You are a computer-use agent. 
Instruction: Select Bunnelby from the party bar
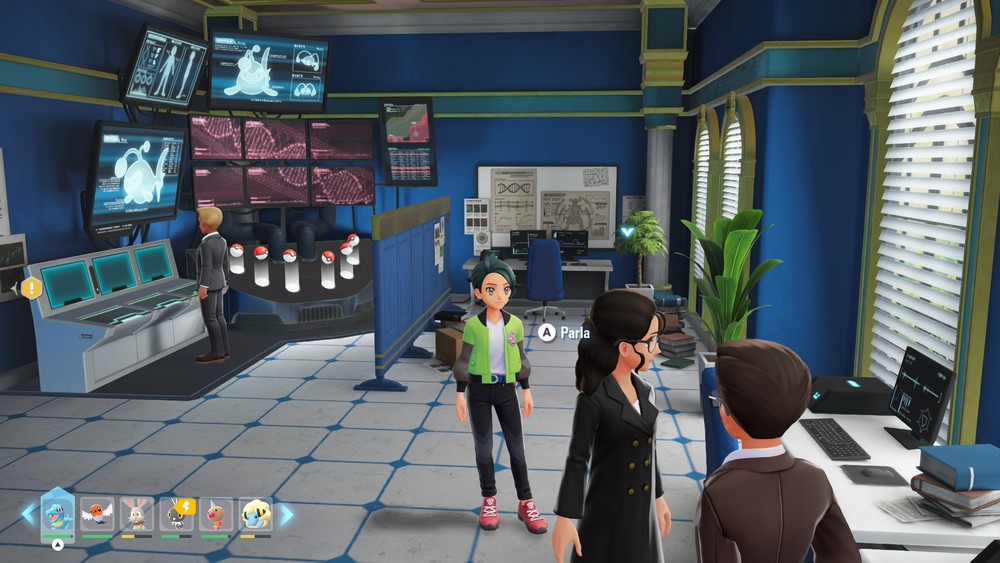pyautogui.click(x=136, y=515)
